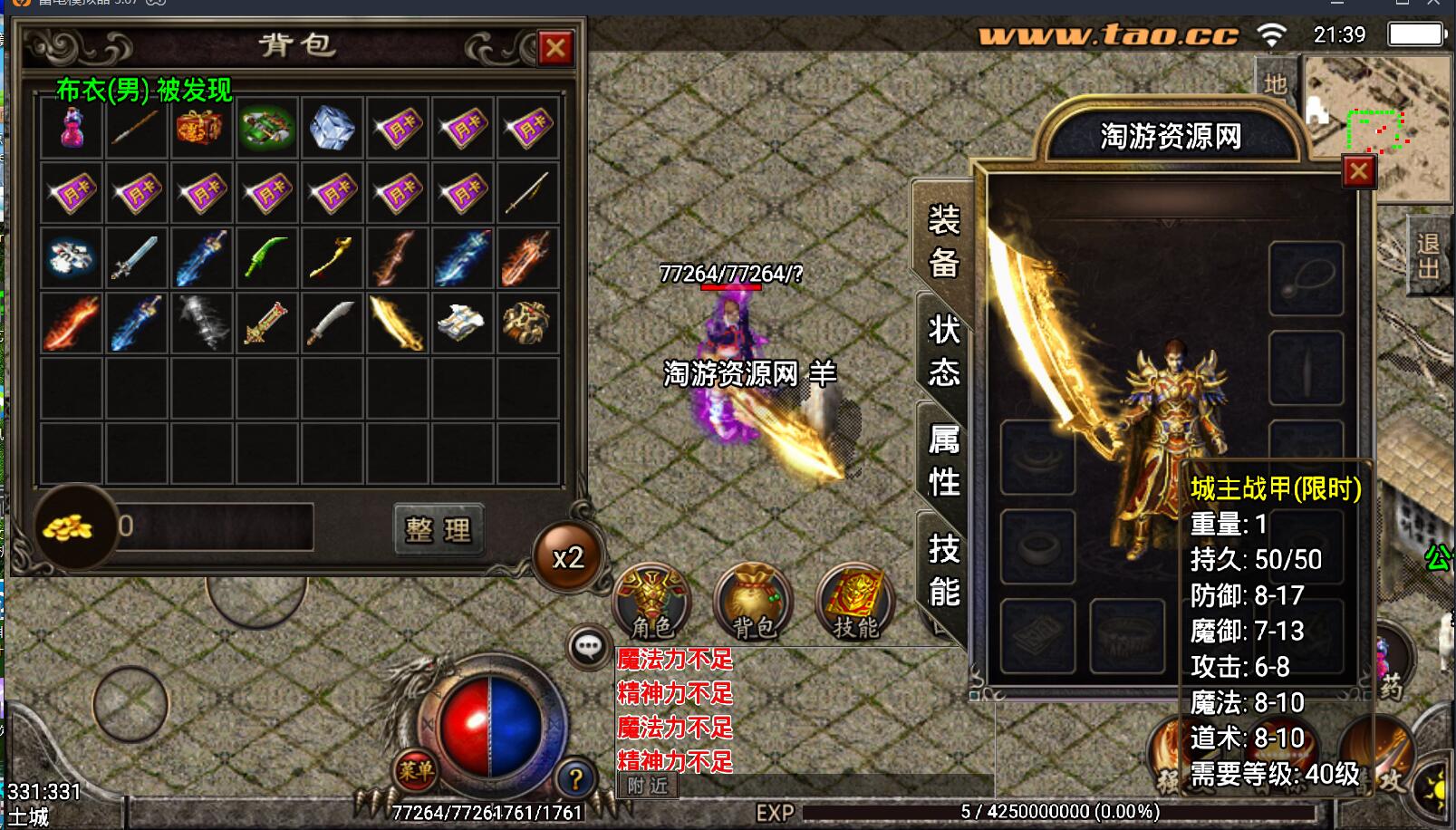Open the 菜单 menu button

[x=416, y=770]
